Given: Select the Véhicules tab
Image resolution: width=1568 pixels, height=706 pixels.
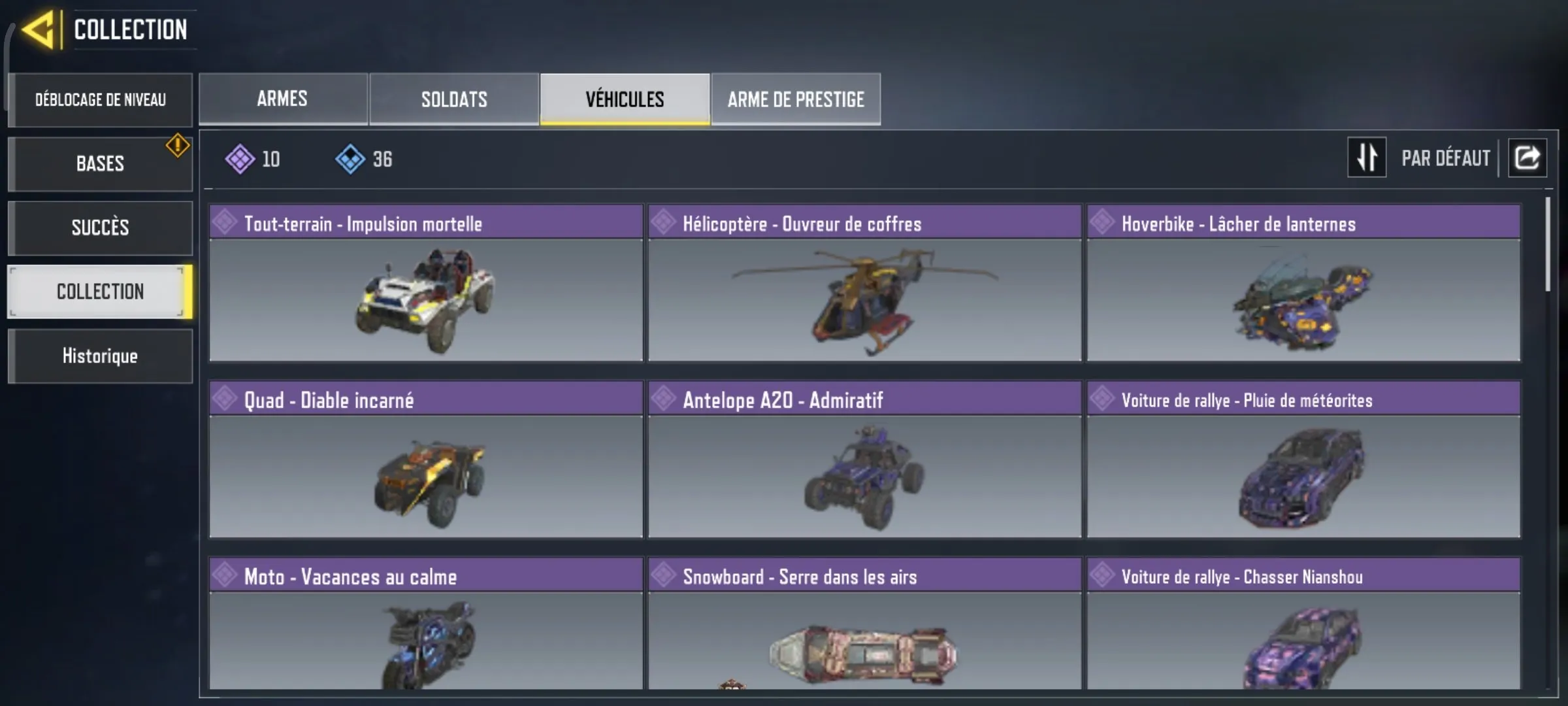Looking at the screenshot, I should tap(624, 99).
